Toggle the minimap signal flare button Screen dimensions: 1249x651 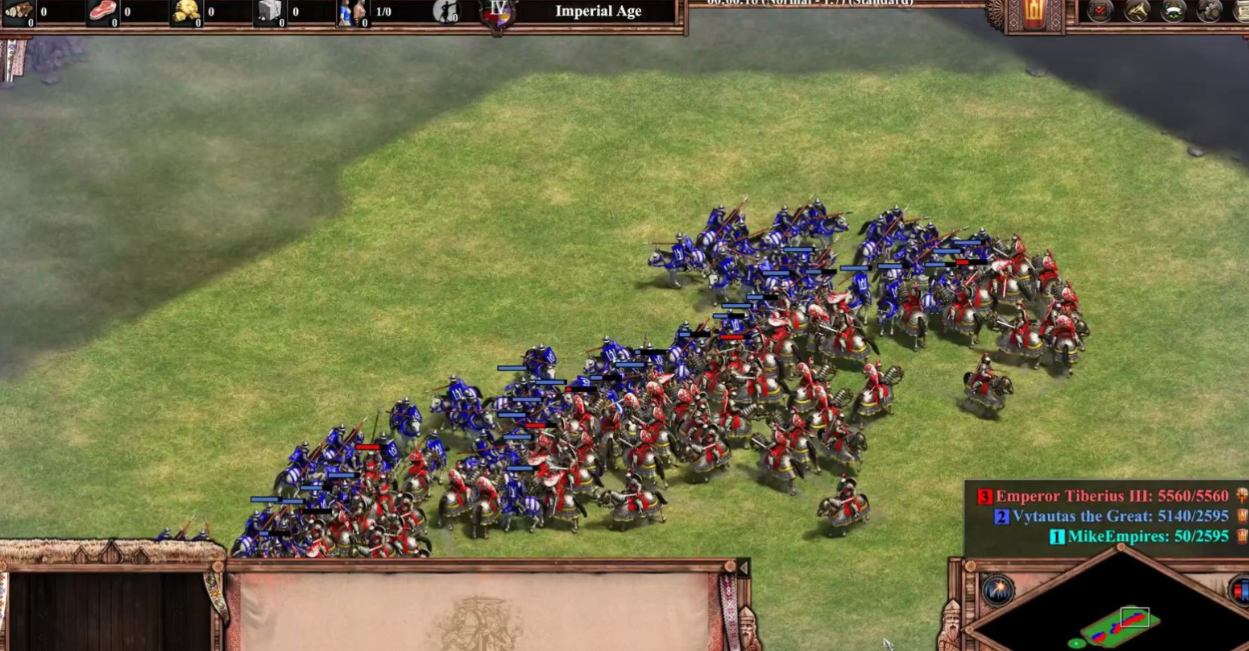997,590
